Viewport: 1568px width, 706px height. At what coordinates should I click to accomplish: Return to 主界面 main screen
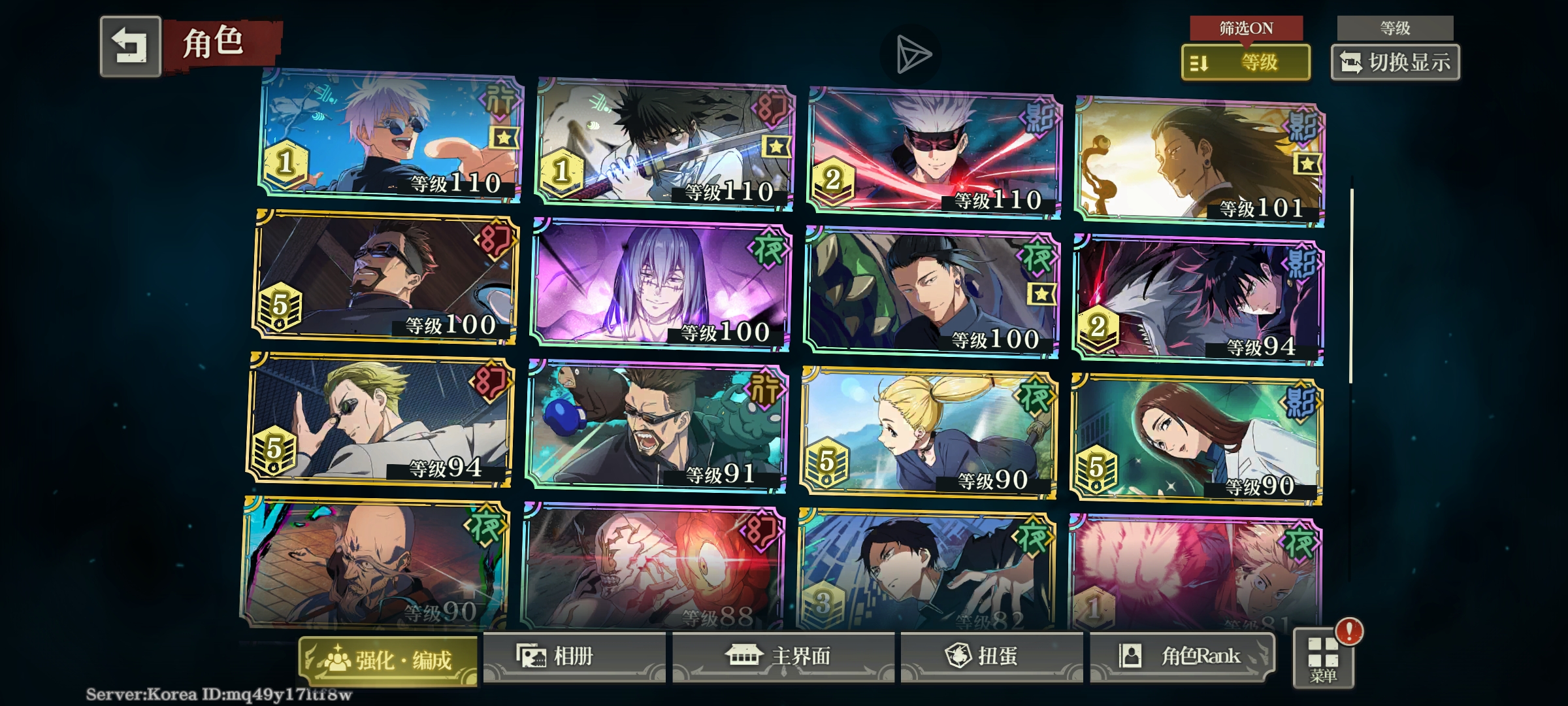[783, 656]
